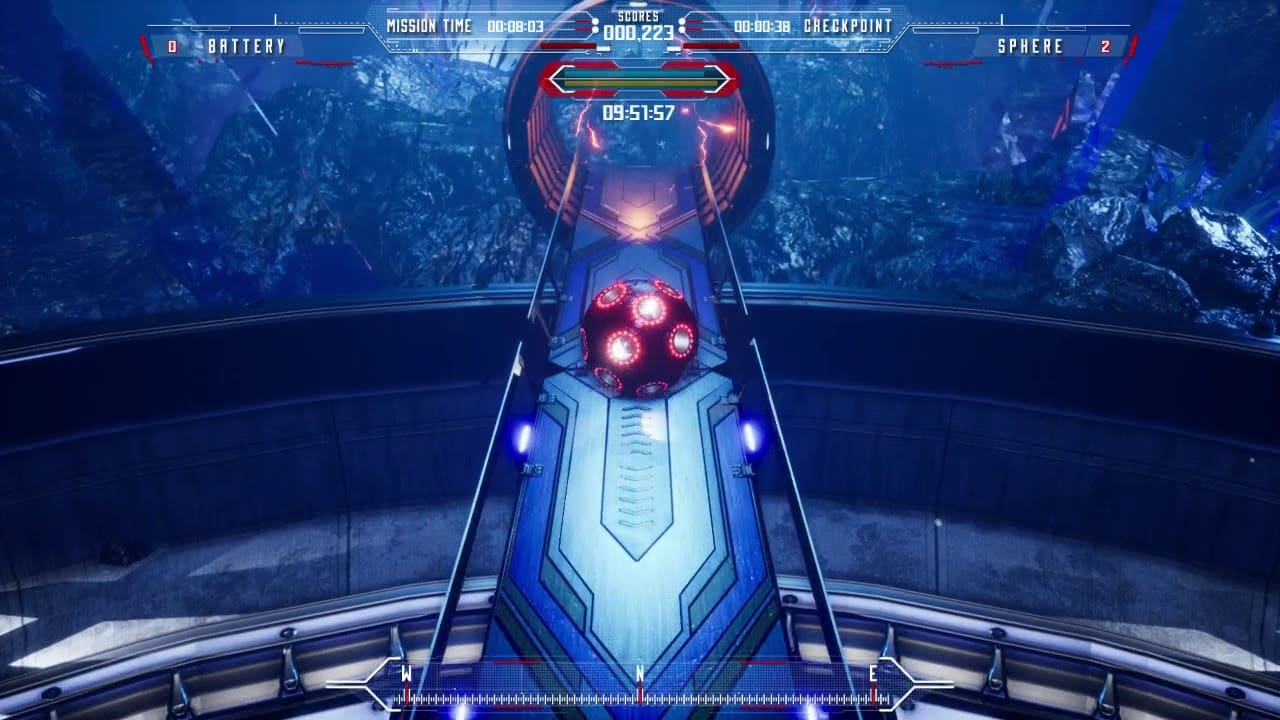Image resolution: width=1280 pixels, height=720 pixels.
Task: Switch to the Checkpoint tab
Action: pyautogui.click(x=847, y=25)
